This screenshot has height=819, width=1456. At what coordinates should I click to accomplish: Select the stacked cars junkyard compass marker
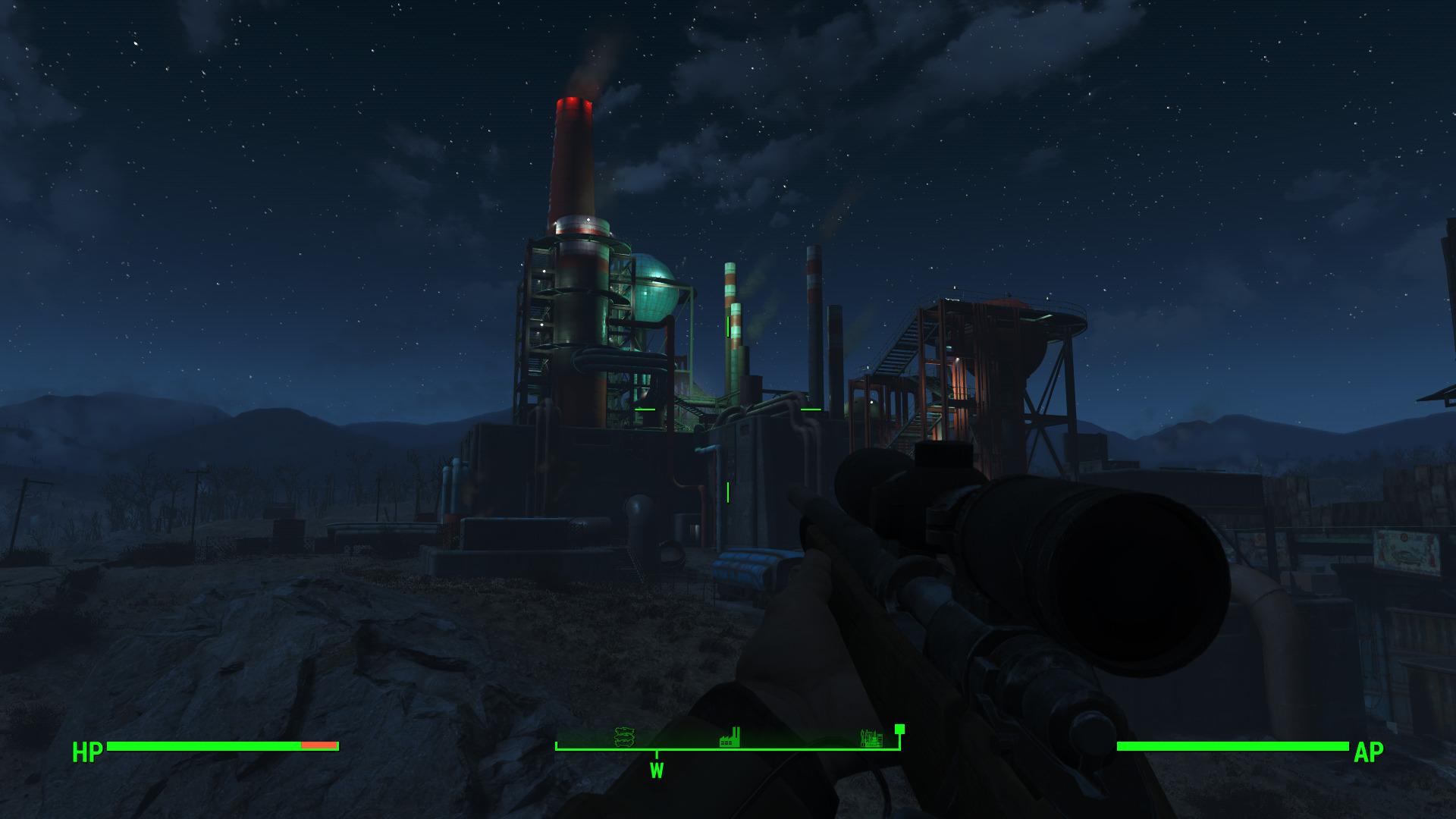click(x=624, y=736)
